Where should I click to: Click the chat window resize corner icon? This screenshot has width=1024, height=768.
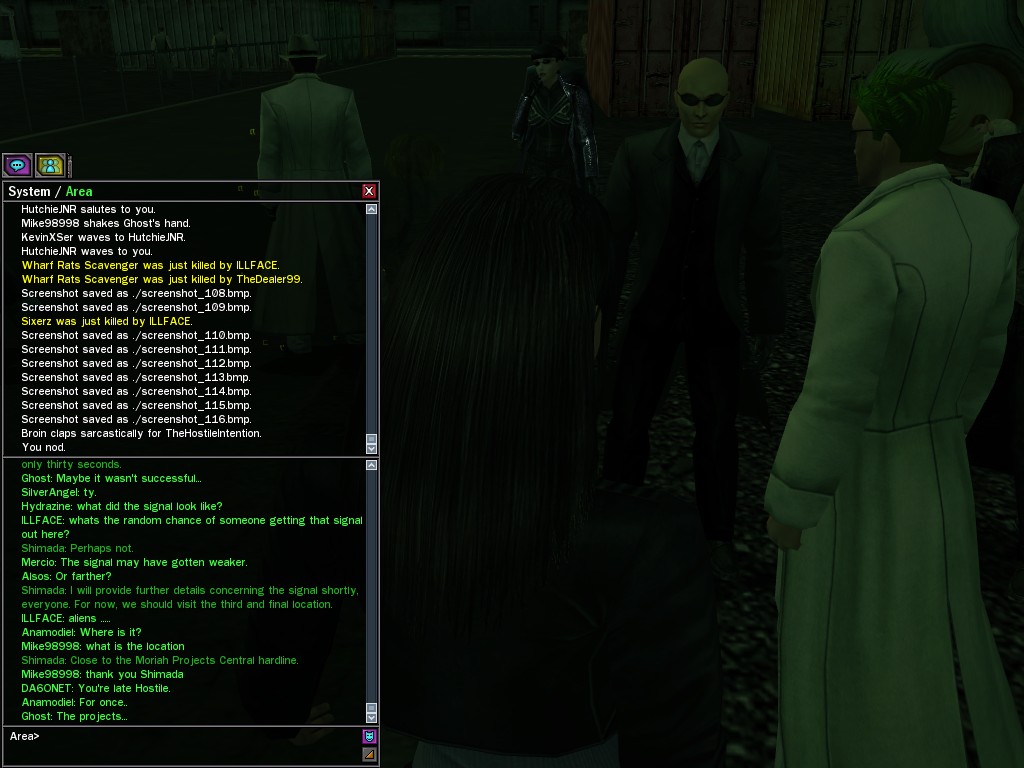click(369, 754)
